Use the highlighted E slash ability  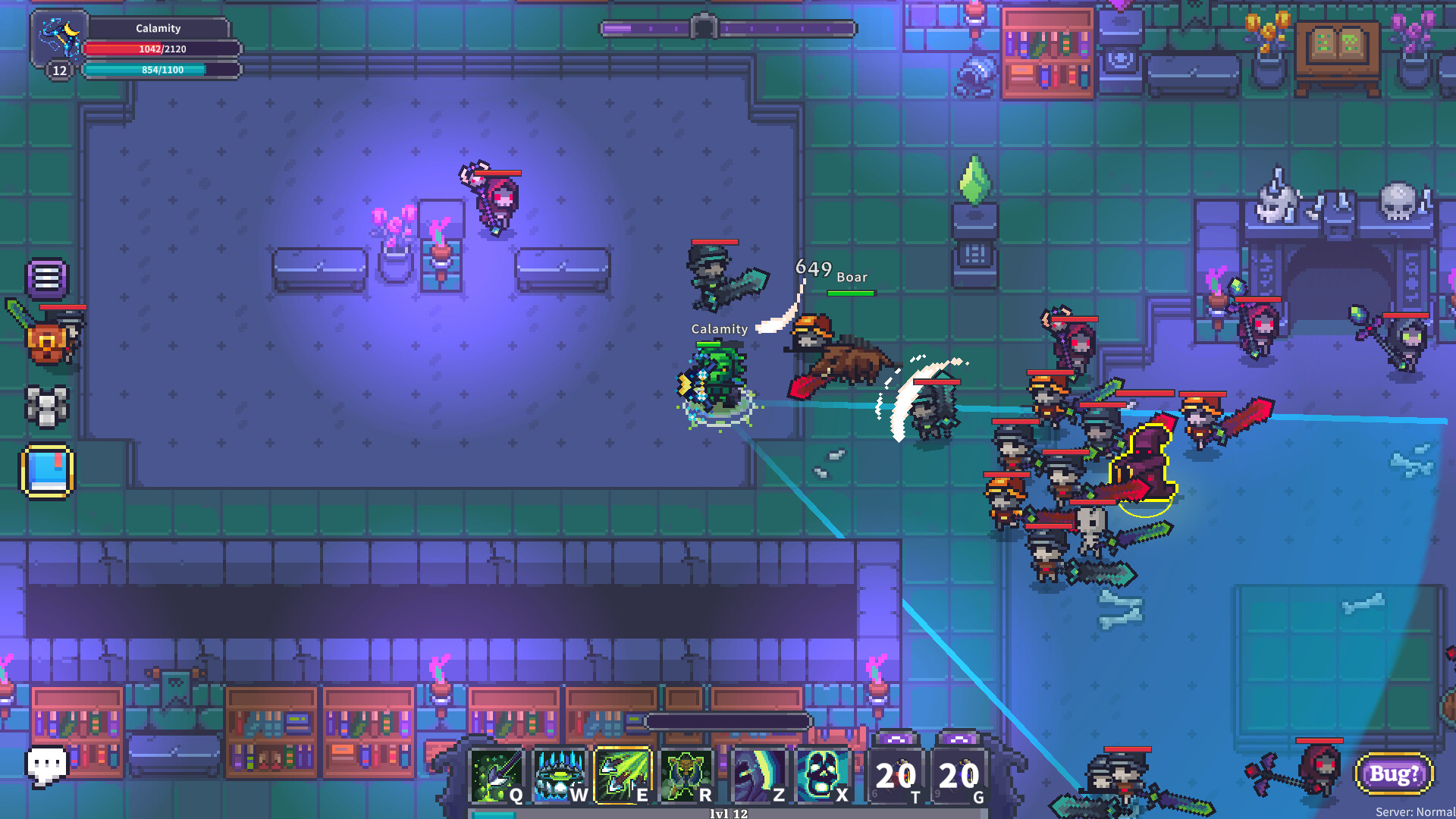[623, 775]
